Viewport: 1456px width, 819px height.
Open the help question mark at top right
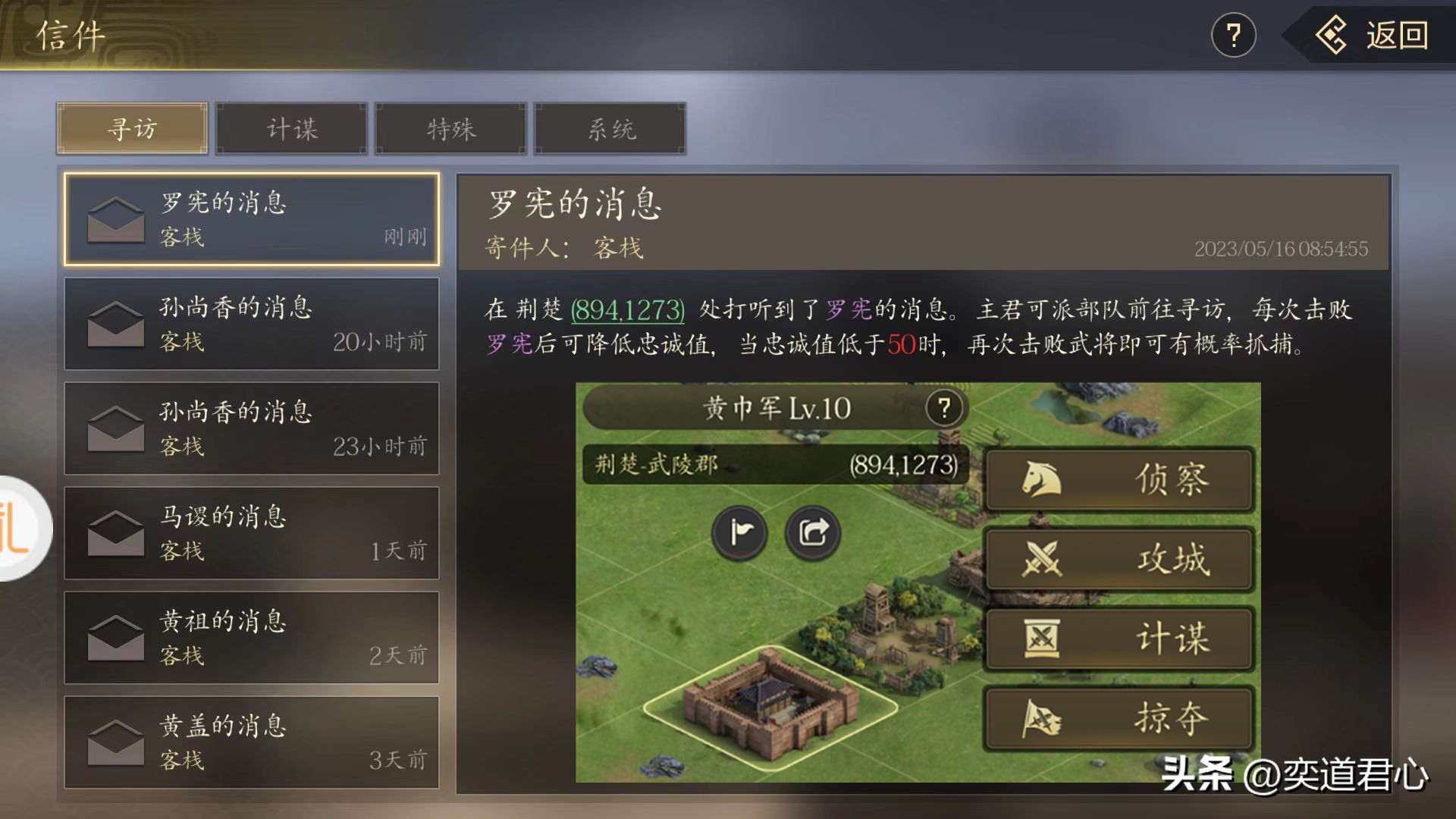[1235, 34]
